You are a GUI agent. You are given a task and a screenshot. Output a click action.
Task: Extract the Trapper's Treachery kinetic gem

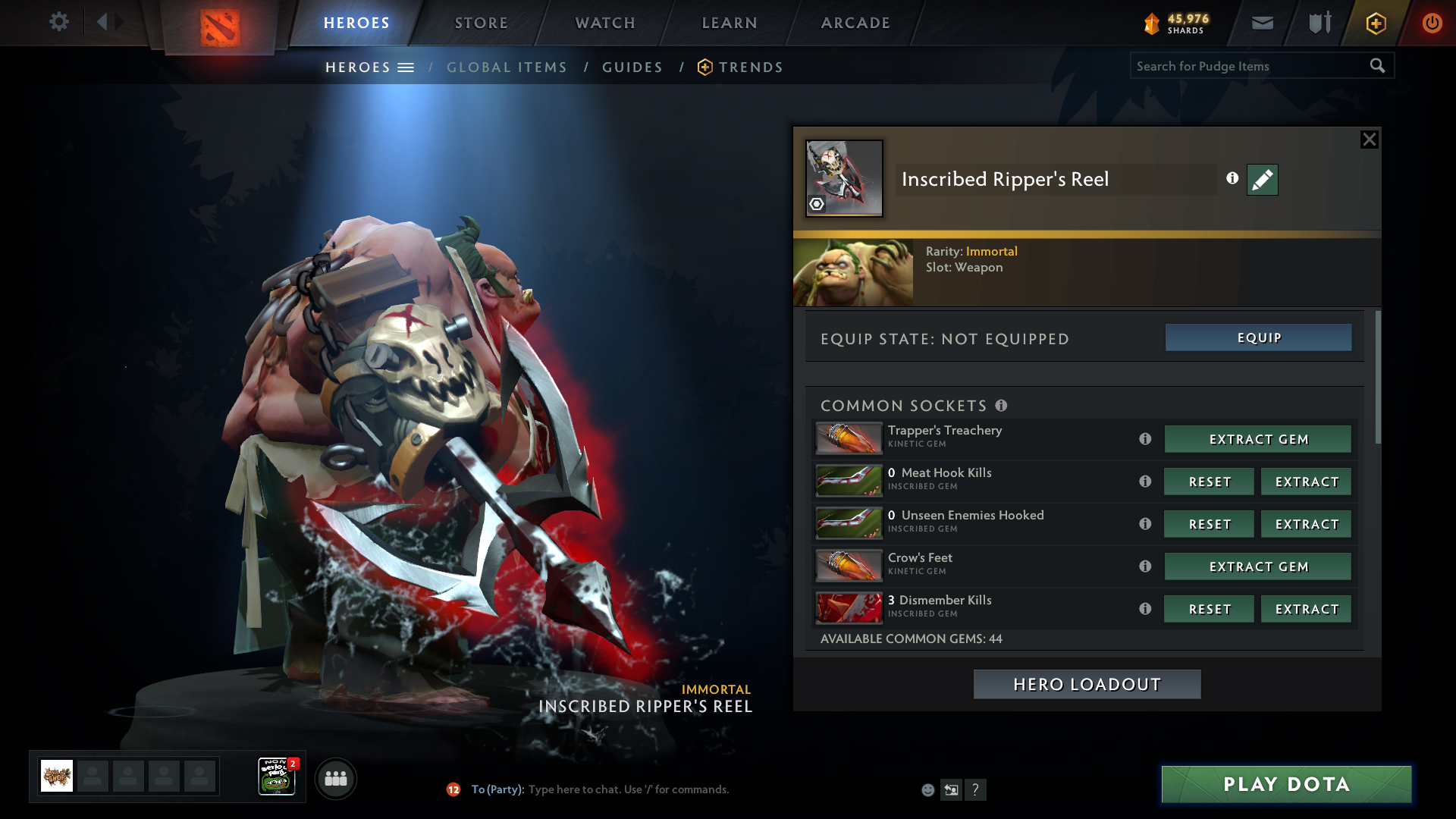click(1258, 439)
